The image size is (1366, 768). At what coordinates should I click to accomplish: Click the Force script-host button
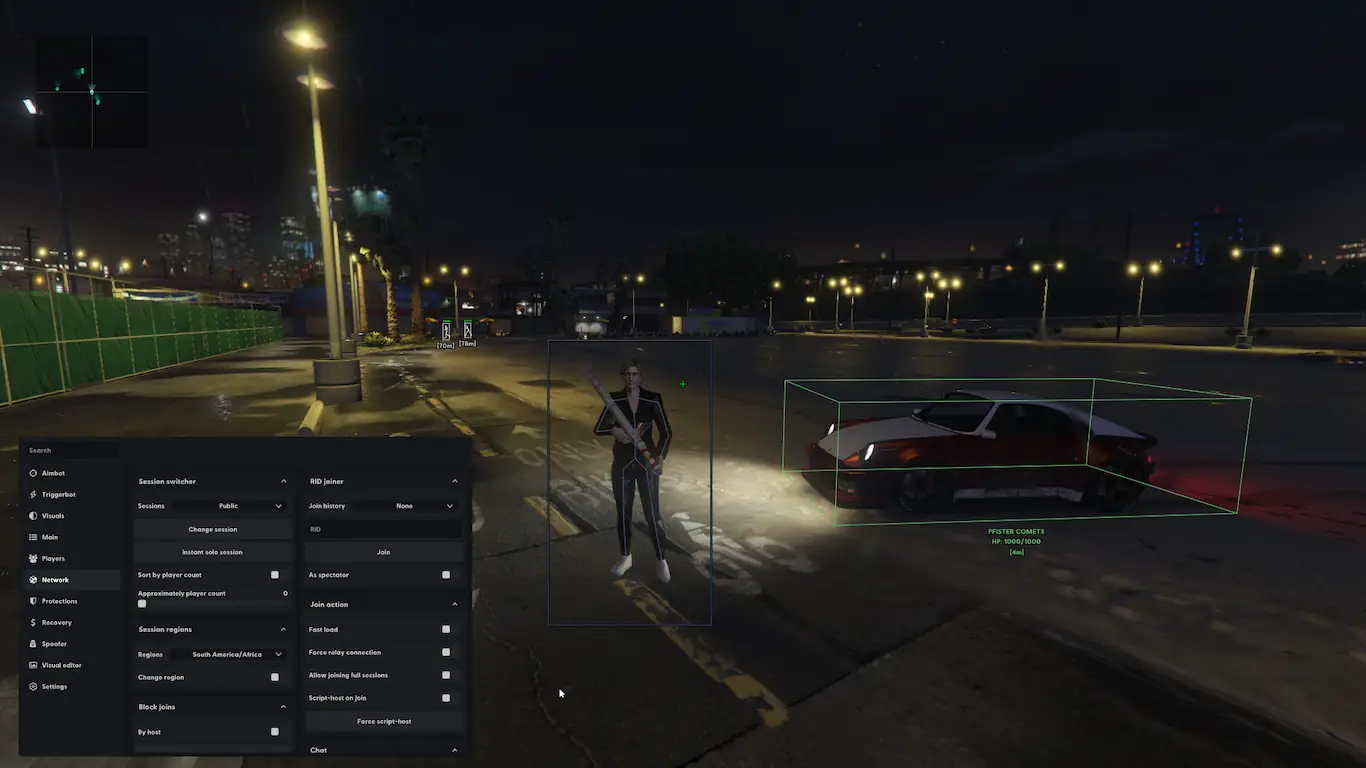tap(384, 721)
